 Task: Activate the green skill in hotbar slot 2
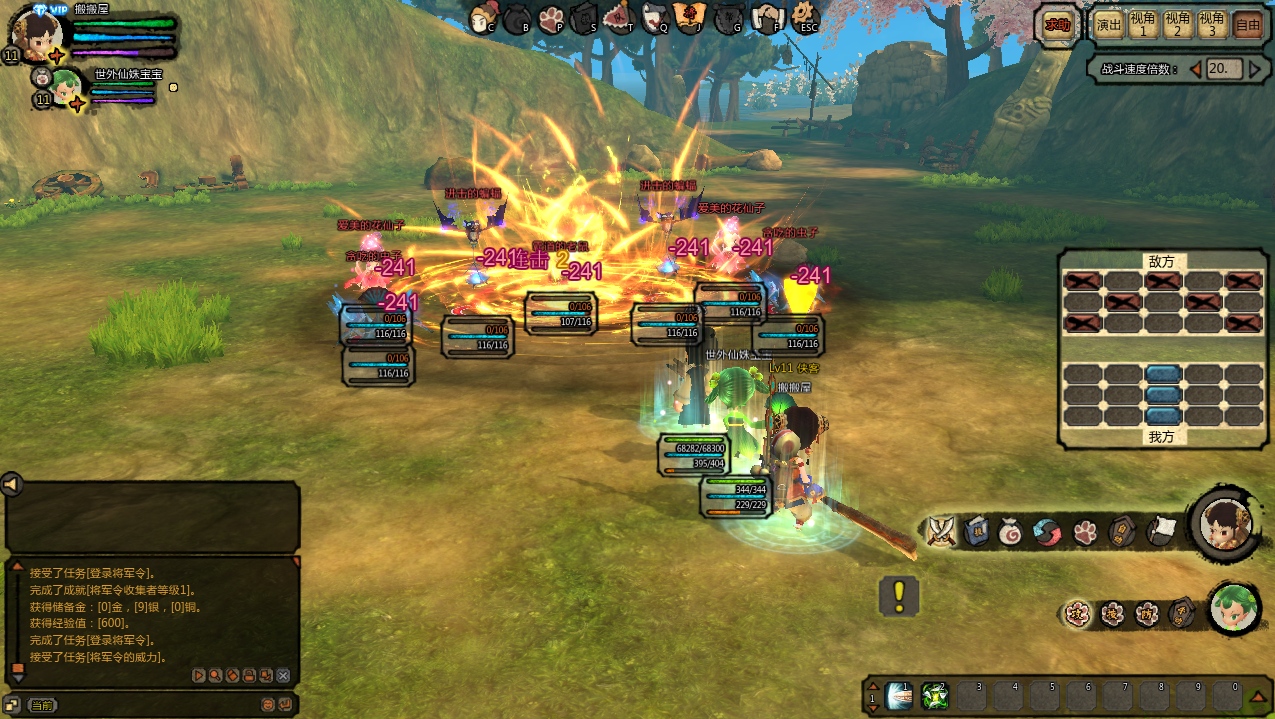pos(934,696)
